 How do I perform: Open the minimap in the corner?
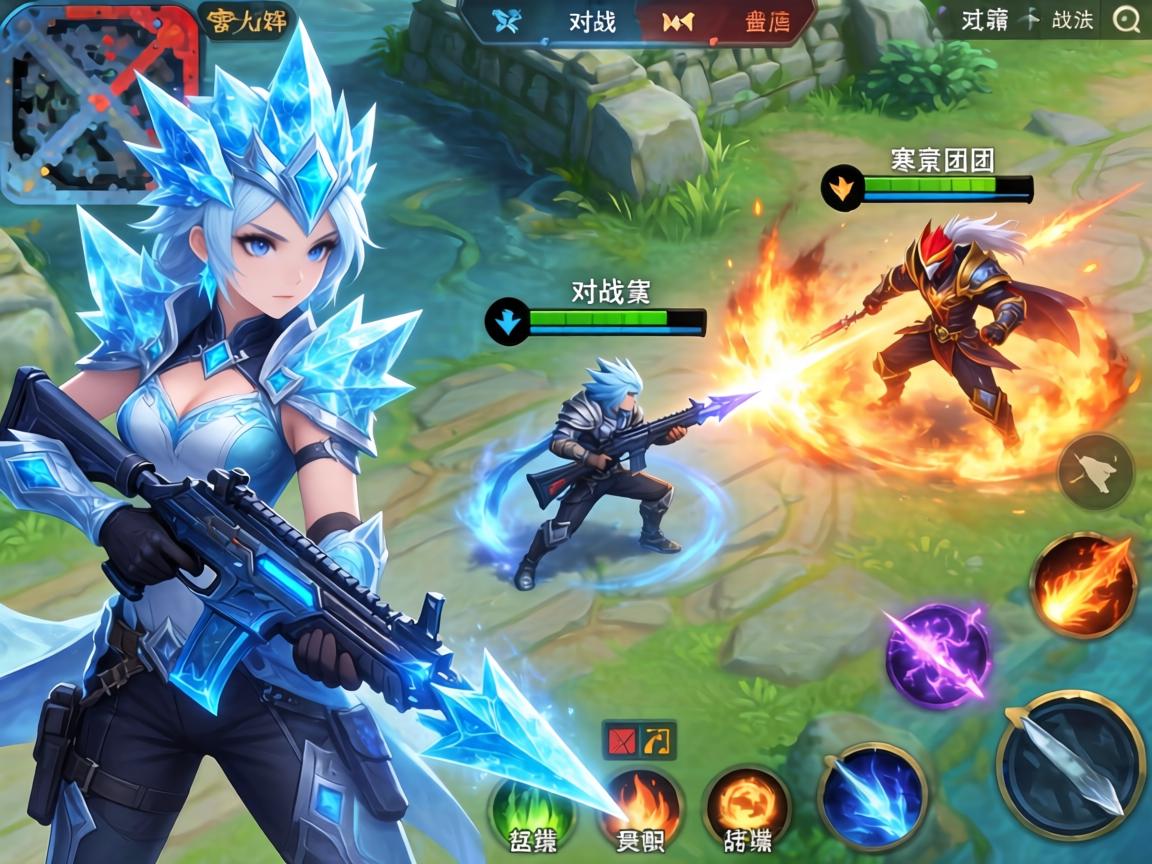(98, 100)
